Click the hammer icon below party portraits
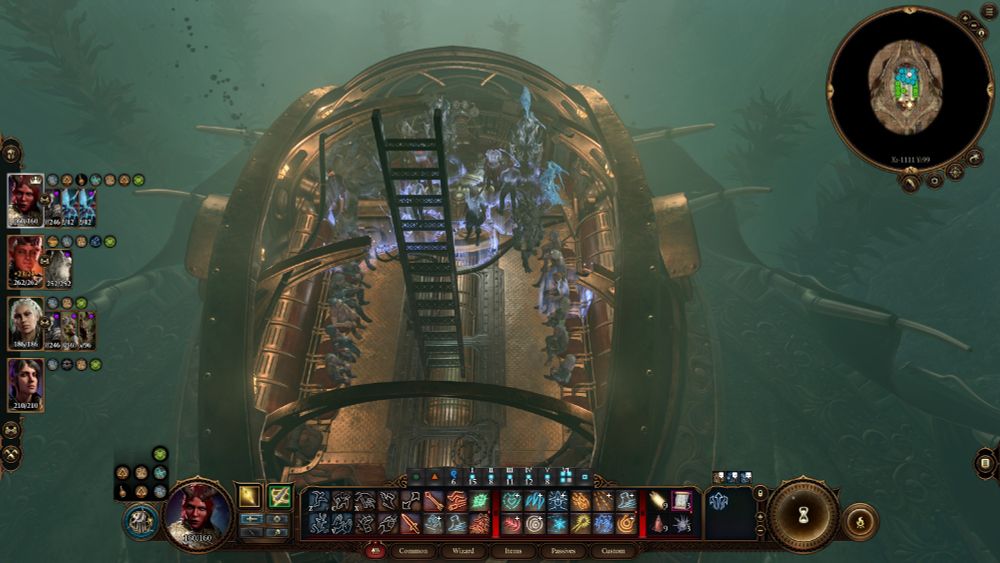Viewport: 1000px width, 563px height. [11, 454]
